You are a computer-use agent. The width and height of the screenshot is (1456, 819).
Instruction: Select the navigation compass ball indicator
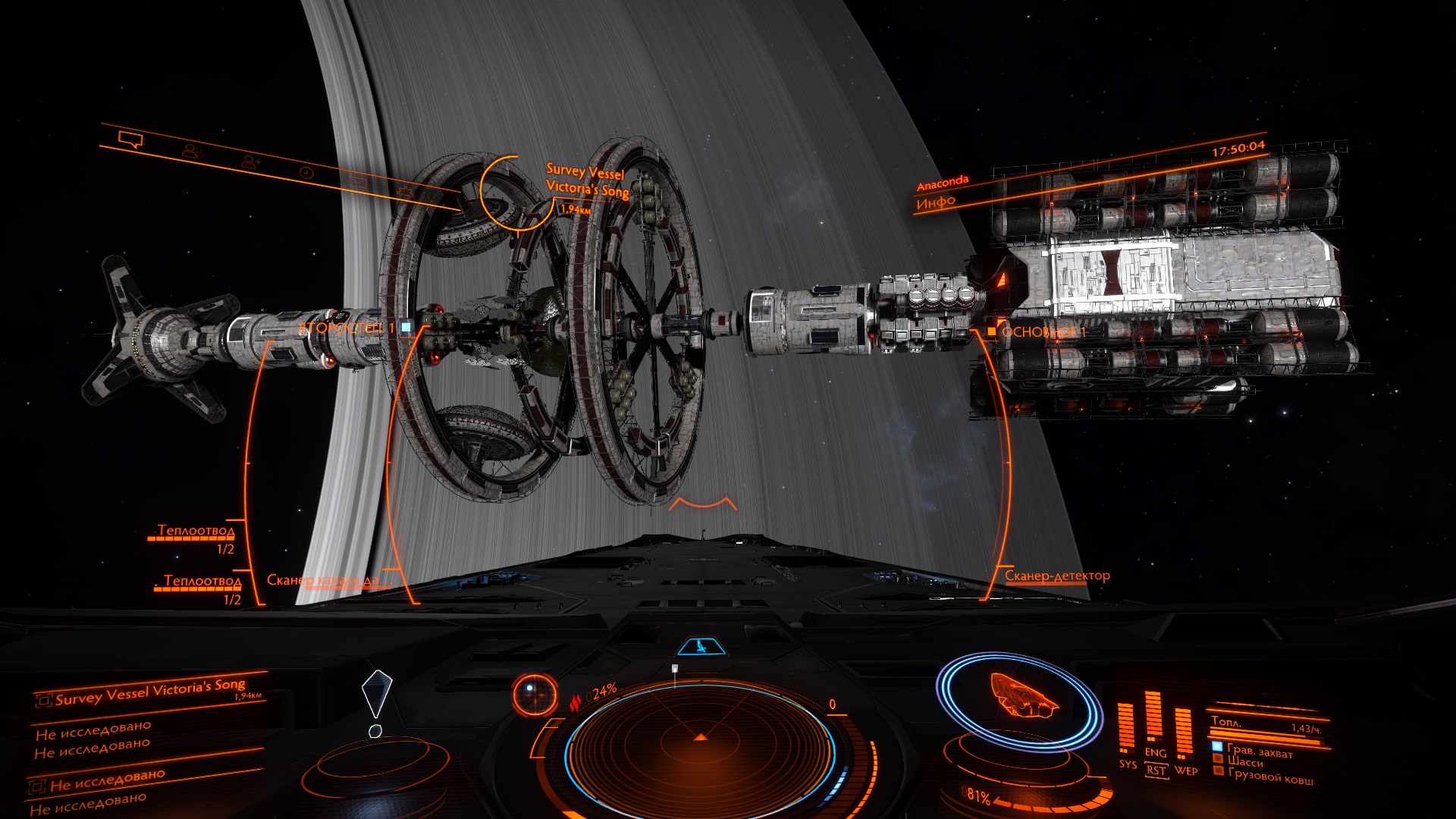pos(529,694)
